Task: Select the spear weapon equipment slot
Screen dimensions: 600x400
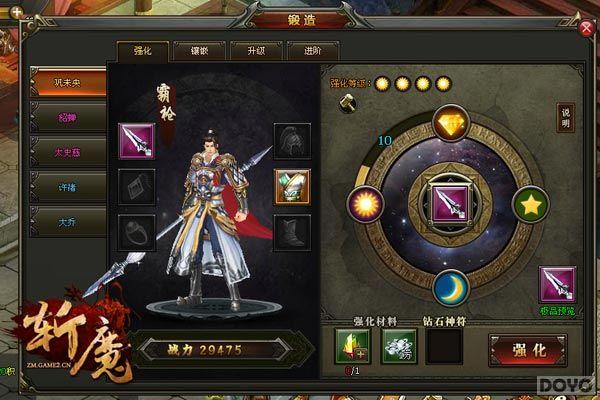Action: click(136, 140)
